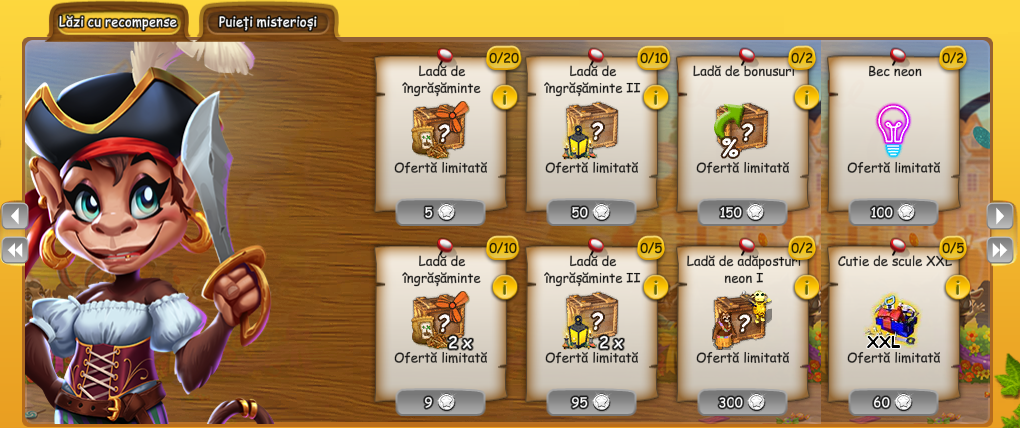The width and height of the screenshot is (1020, 428).
Task: Buy the 2x fertilizer crate for 9
Action: tap(440, 402)
